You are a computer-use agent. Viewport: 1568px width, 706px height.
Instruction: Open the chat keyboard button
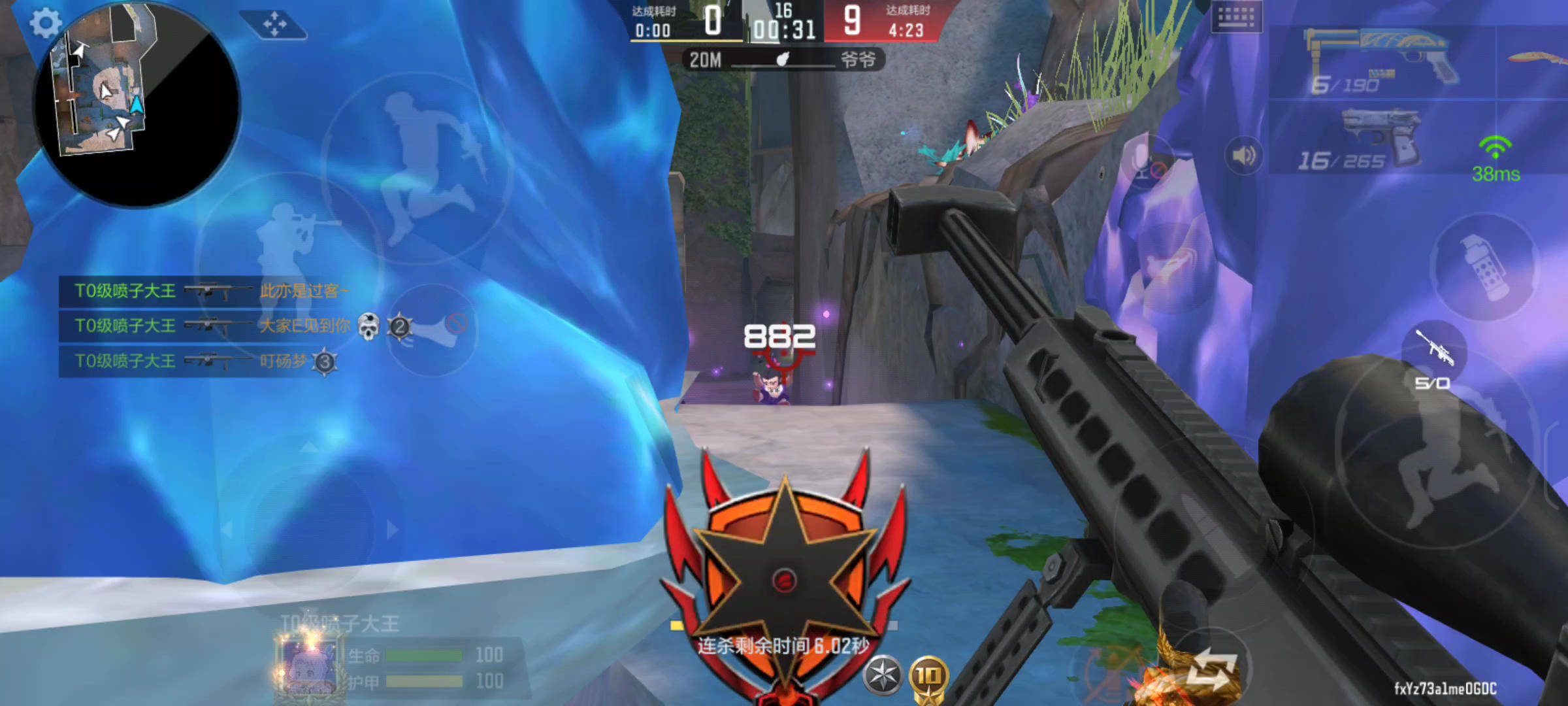[x=1236, y=17]
